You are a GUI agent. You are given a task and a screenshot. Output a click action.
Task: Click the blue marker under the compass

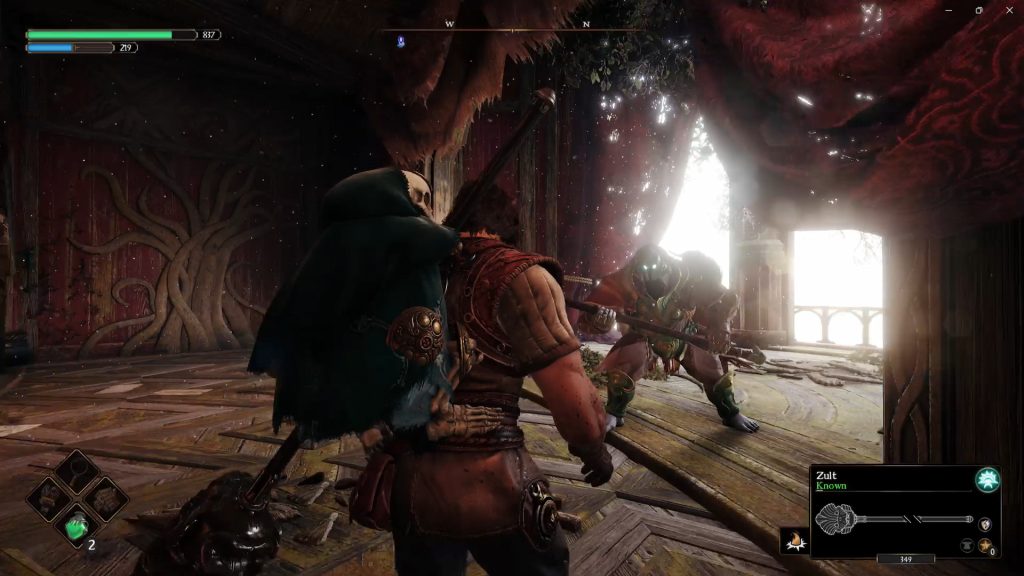(400, 42)
